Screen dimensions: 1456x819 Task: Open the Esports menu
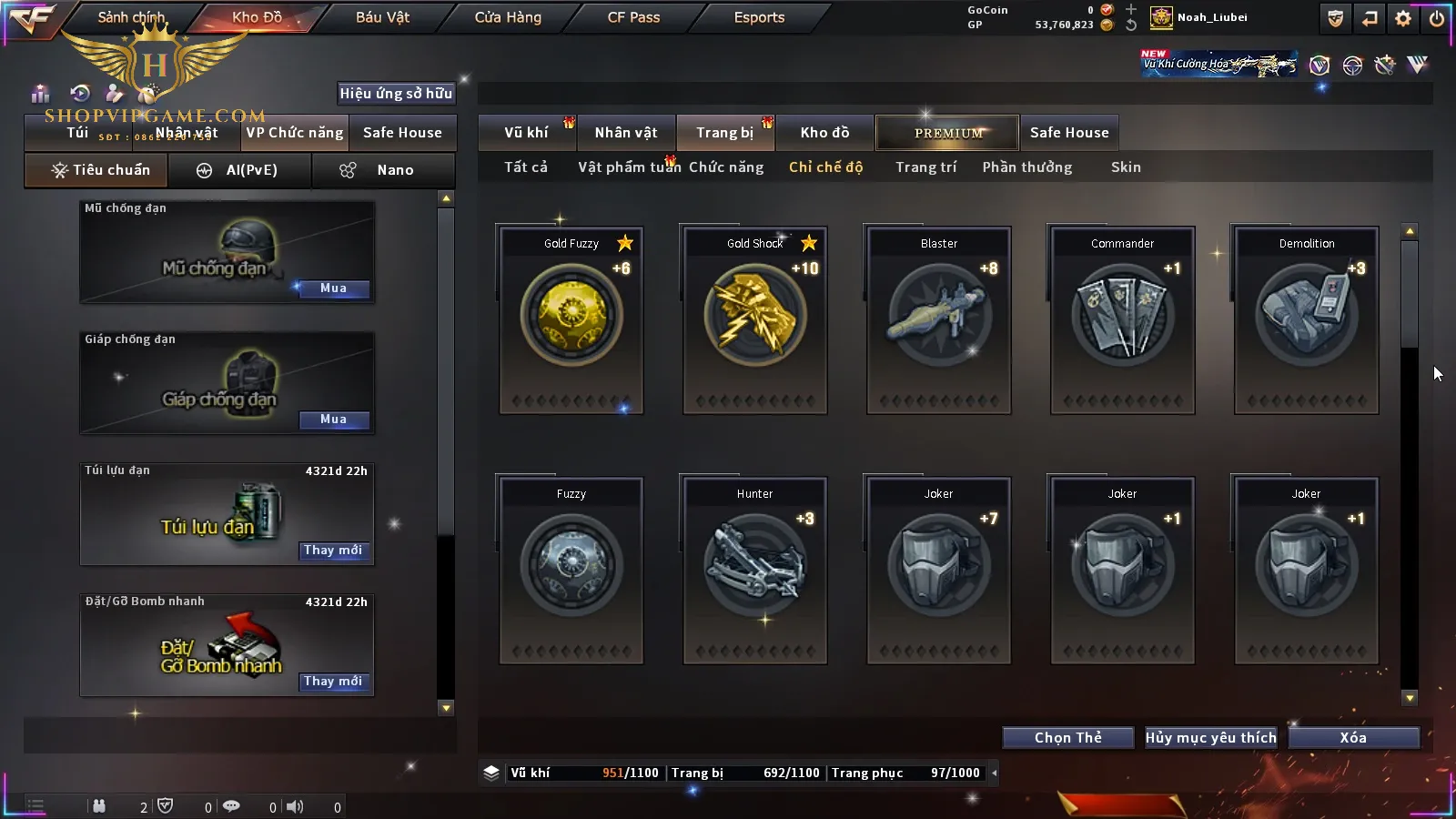[x=759, y=17]
